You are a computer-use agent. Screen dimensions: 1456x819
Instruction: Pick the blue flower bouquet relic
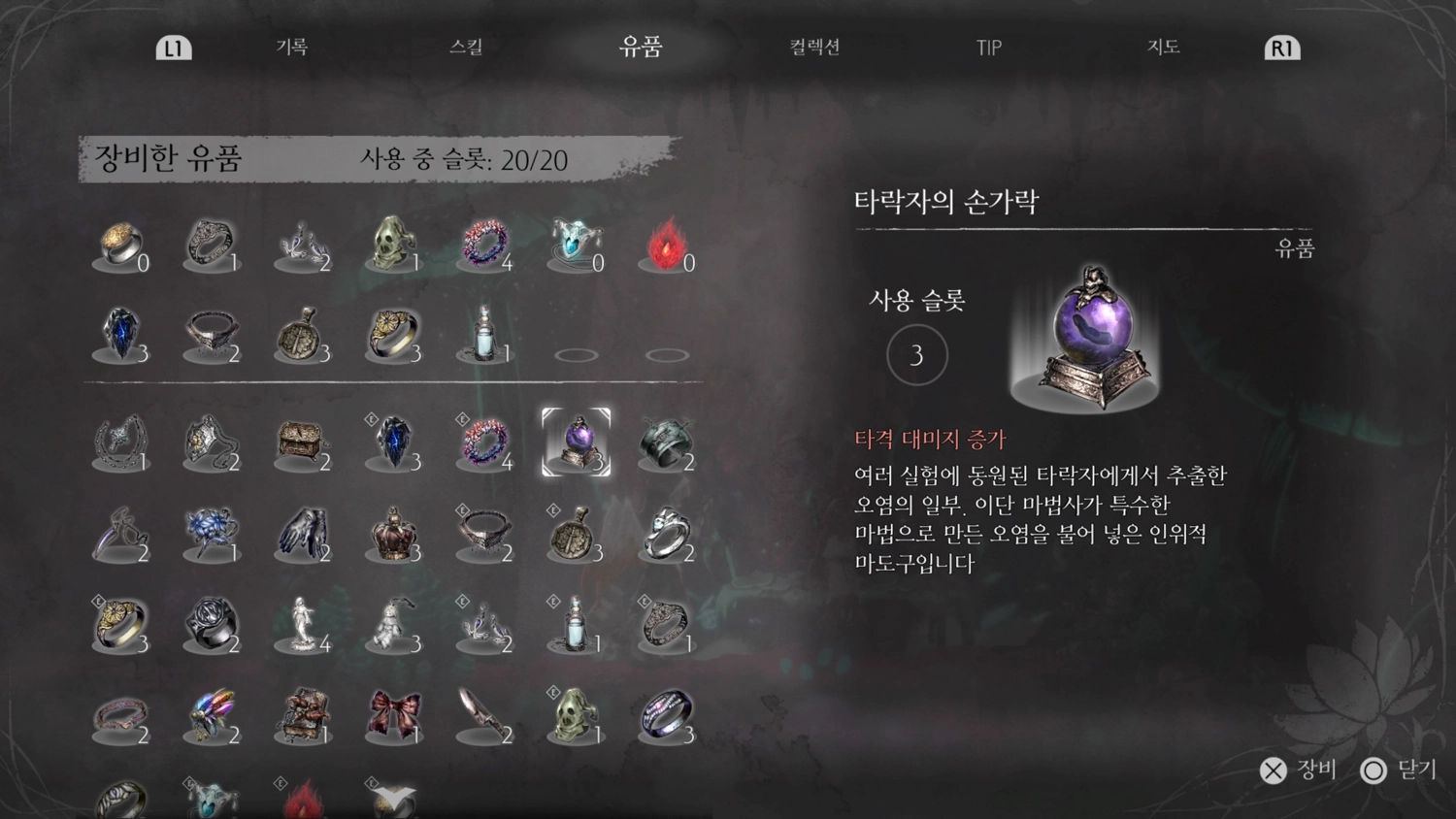[212, 533]
